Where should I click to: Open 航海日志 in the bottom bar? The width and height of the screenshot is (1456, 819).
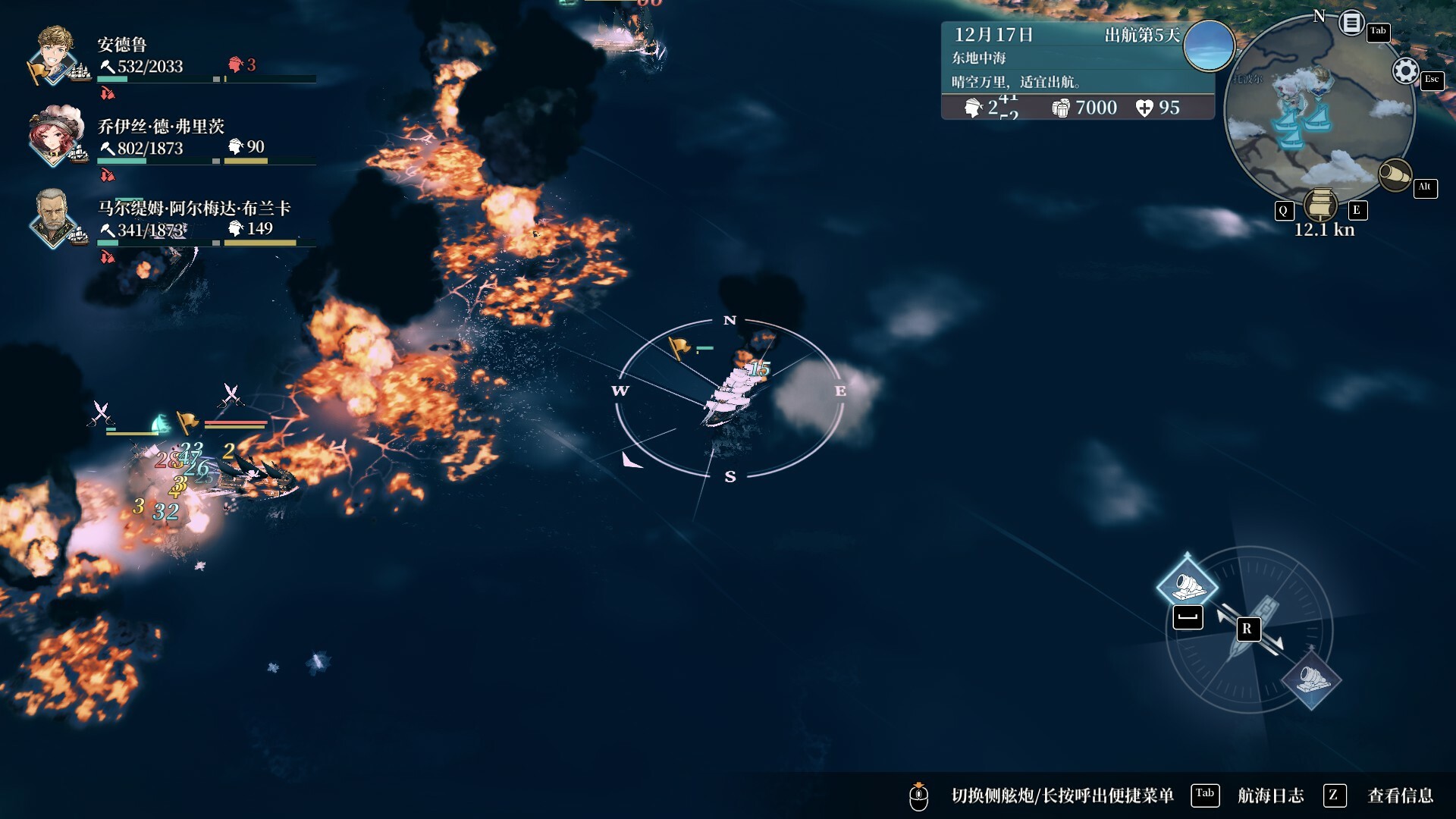(x=1270, y=795)
